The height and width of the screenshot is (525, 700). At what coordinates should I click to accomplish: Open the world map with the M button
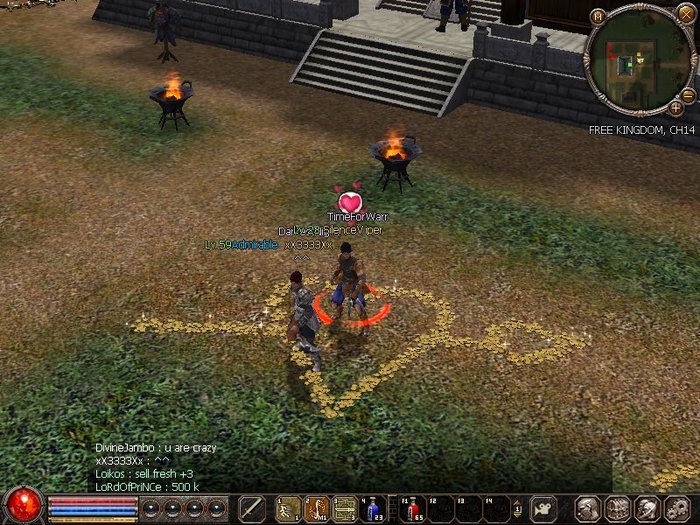[x=598, y=16]
